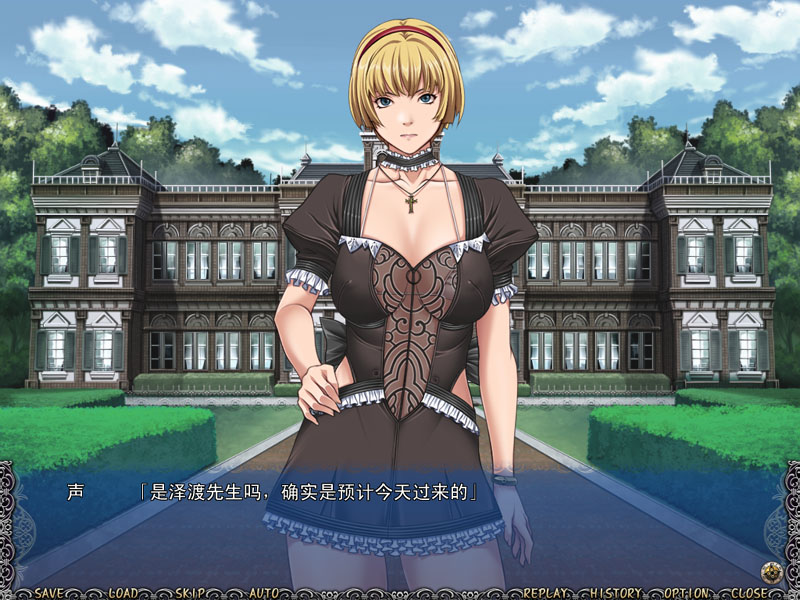800x600 pixels.
Task: Open the SAVE menu
Action: pyautogui.click(x=50, y=592)
